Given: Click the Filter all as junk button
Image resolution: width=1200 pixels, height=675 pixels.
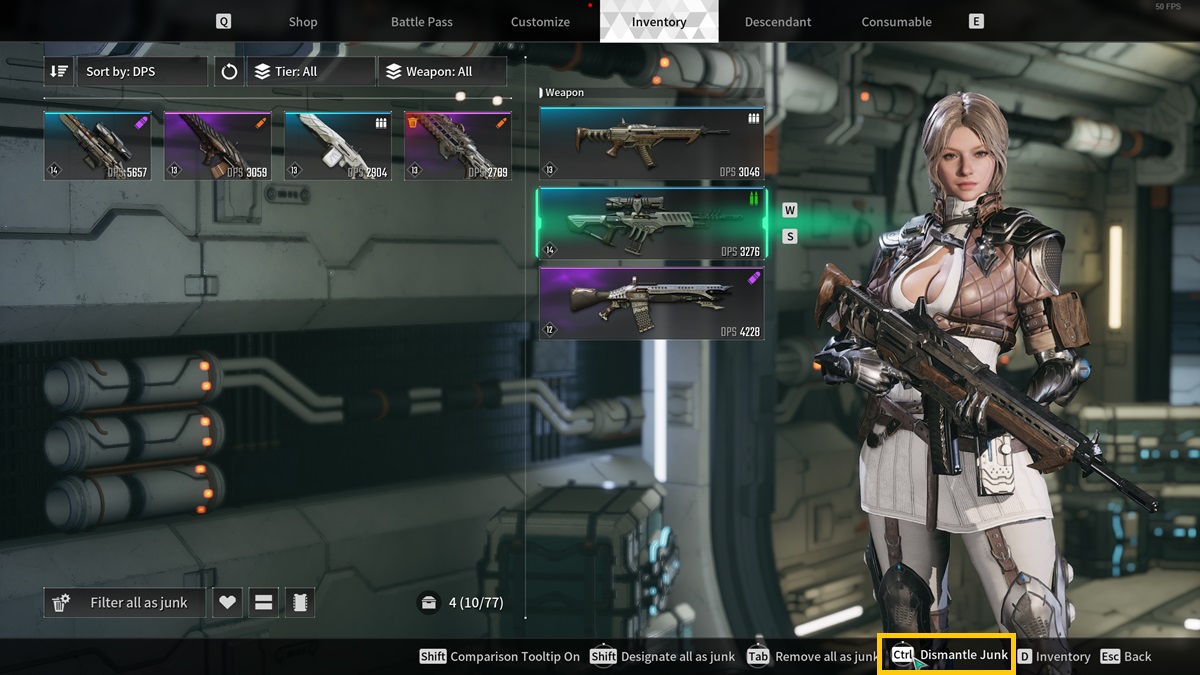Looking at the screenshot, I should point(125,603).
